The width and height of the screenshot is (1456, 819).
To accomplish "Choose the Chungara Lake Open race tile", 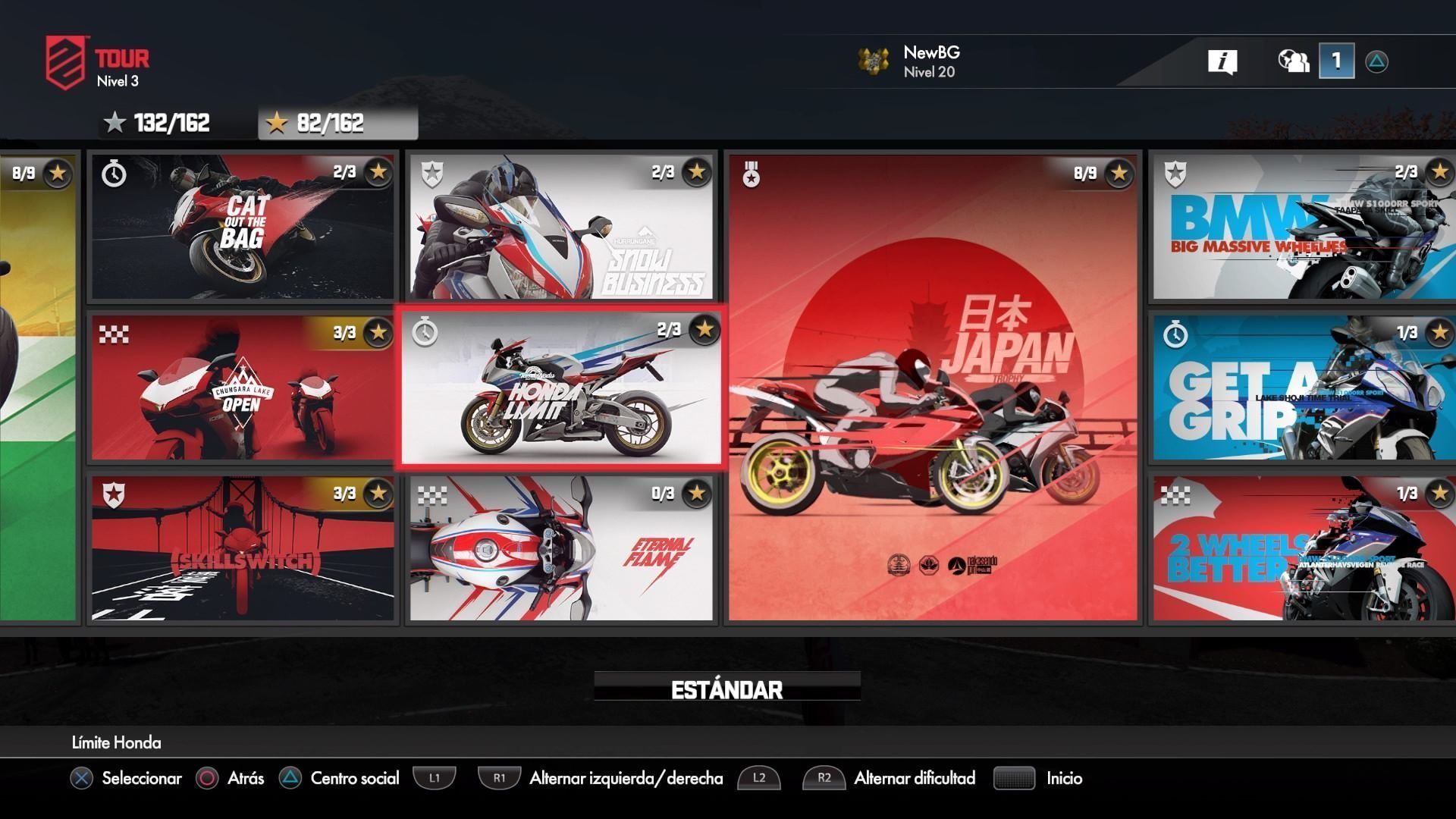I will tap(243, 388).
